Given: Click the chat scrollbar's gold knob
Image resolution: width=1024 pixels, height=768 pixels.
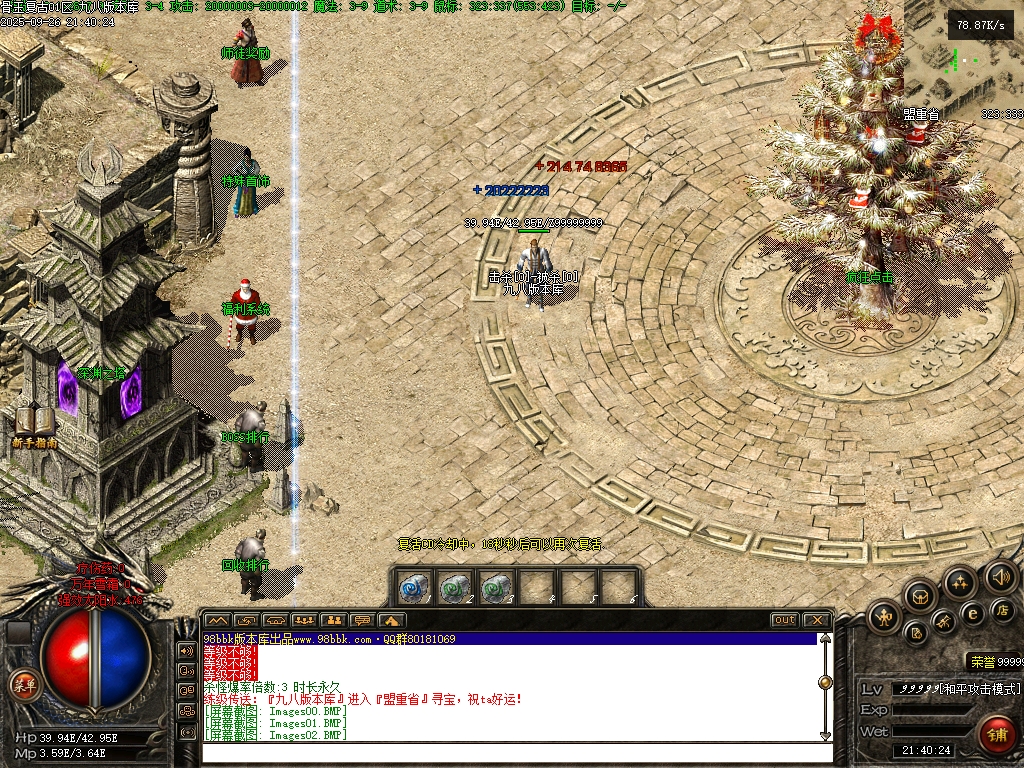Looking at the screenshot, I should click(x=825, y=682).
